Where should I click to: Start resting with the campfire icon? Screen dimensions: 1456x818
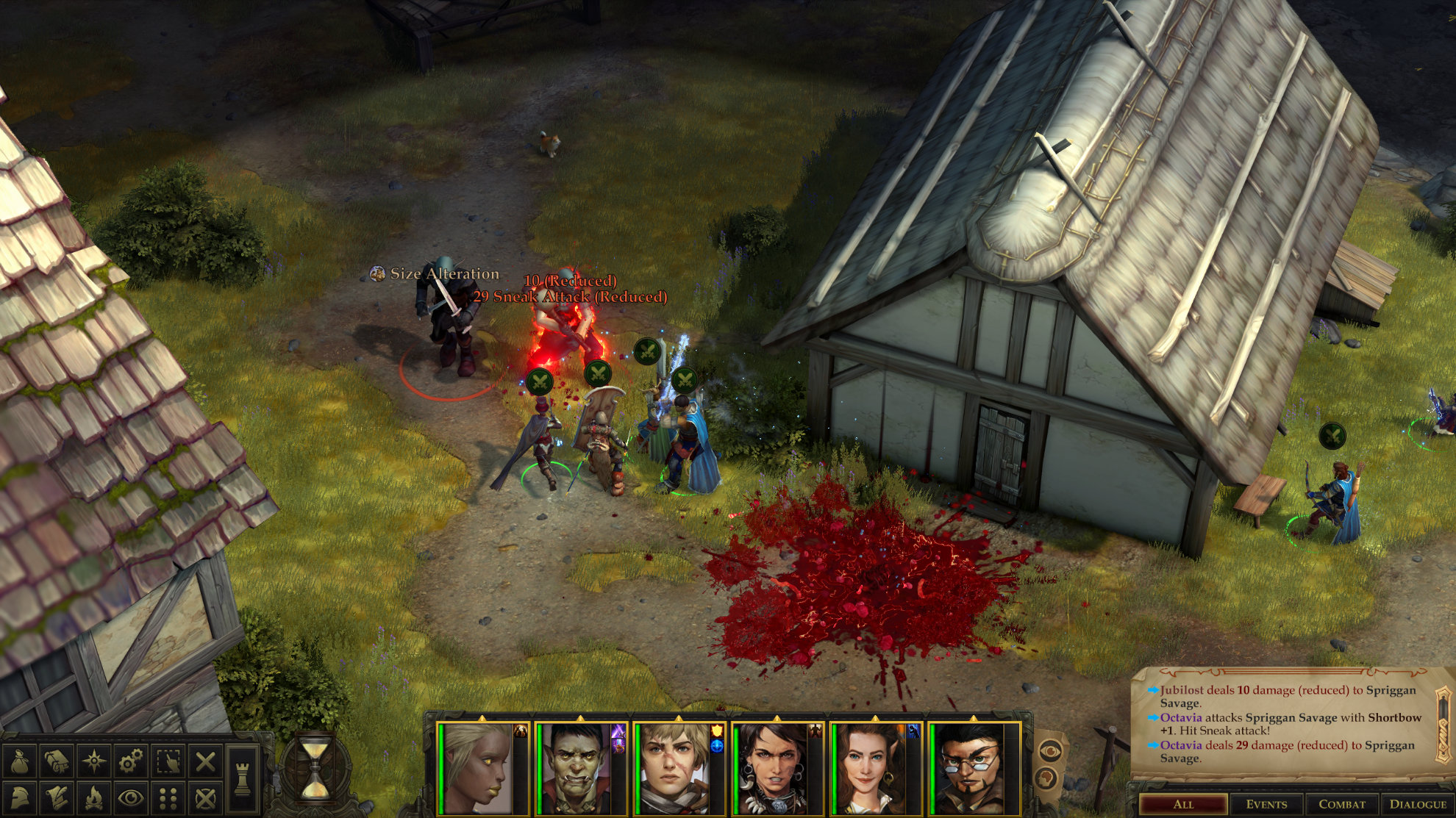coord(94,798)
